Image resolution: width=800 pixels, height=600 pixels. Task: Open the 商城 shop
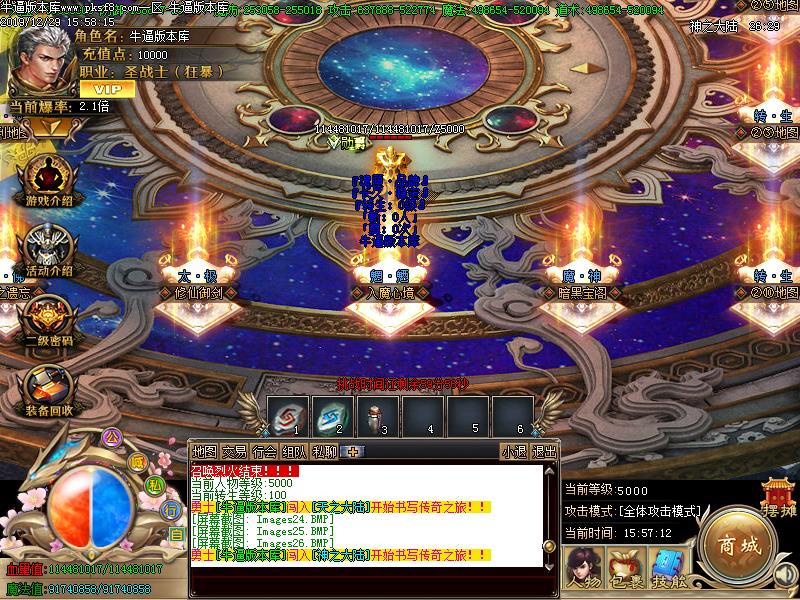(739, 545)
